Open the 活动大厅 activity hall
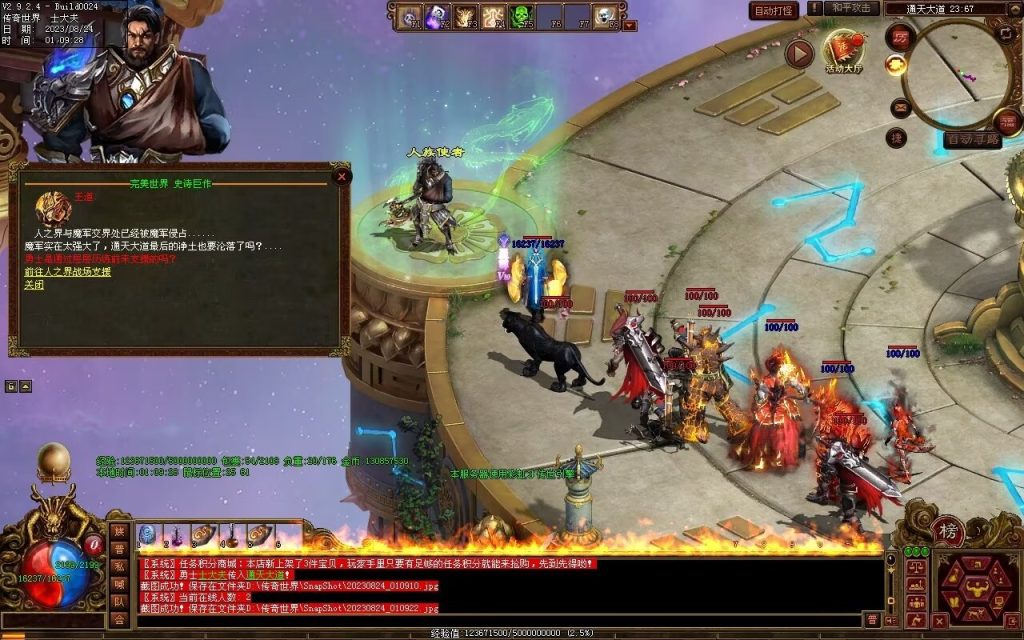This screenshot has width=1024, height=640. 843,50
